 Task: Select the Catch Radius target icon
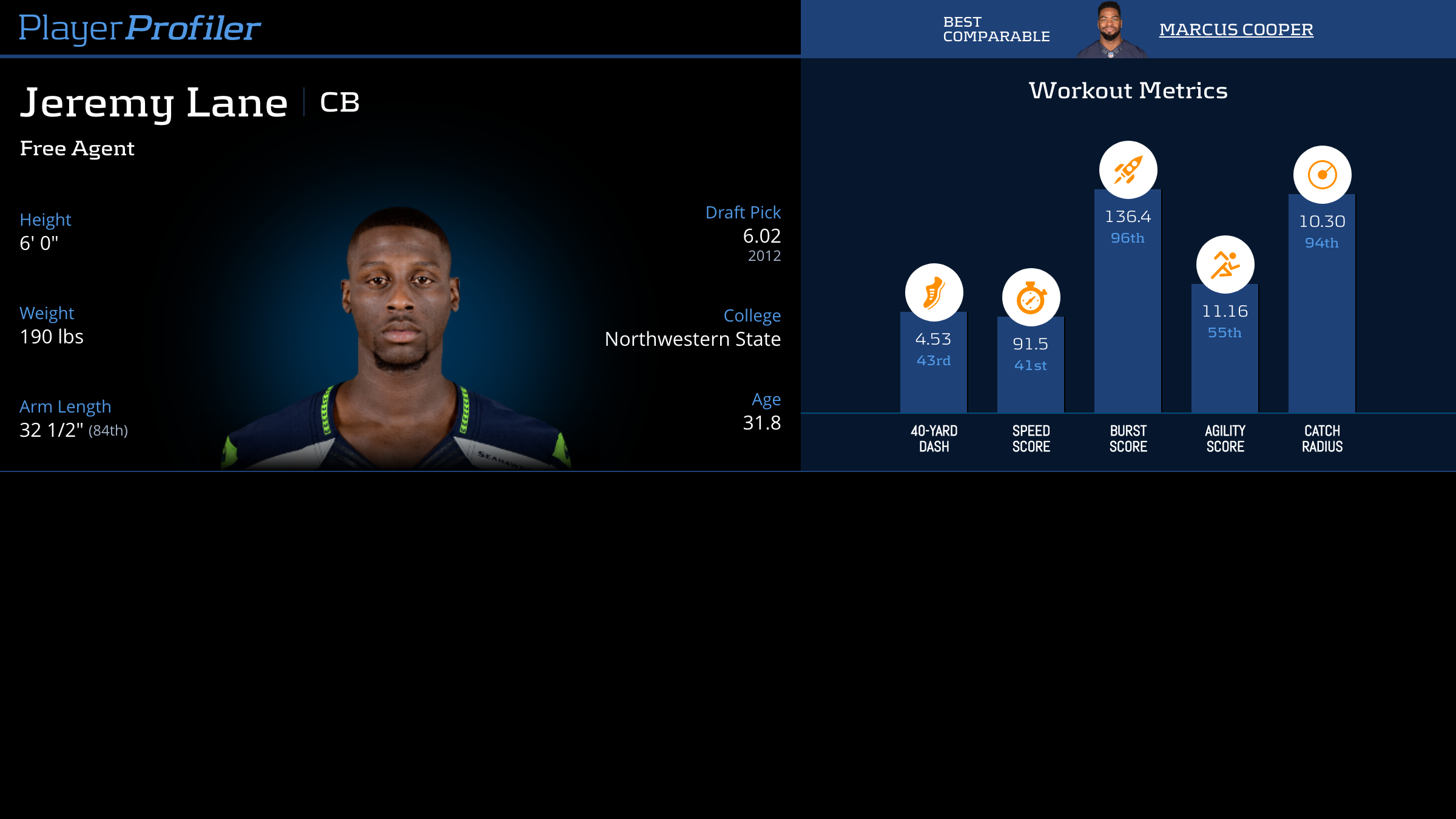pyautogui.click(x=1322, y=175)
